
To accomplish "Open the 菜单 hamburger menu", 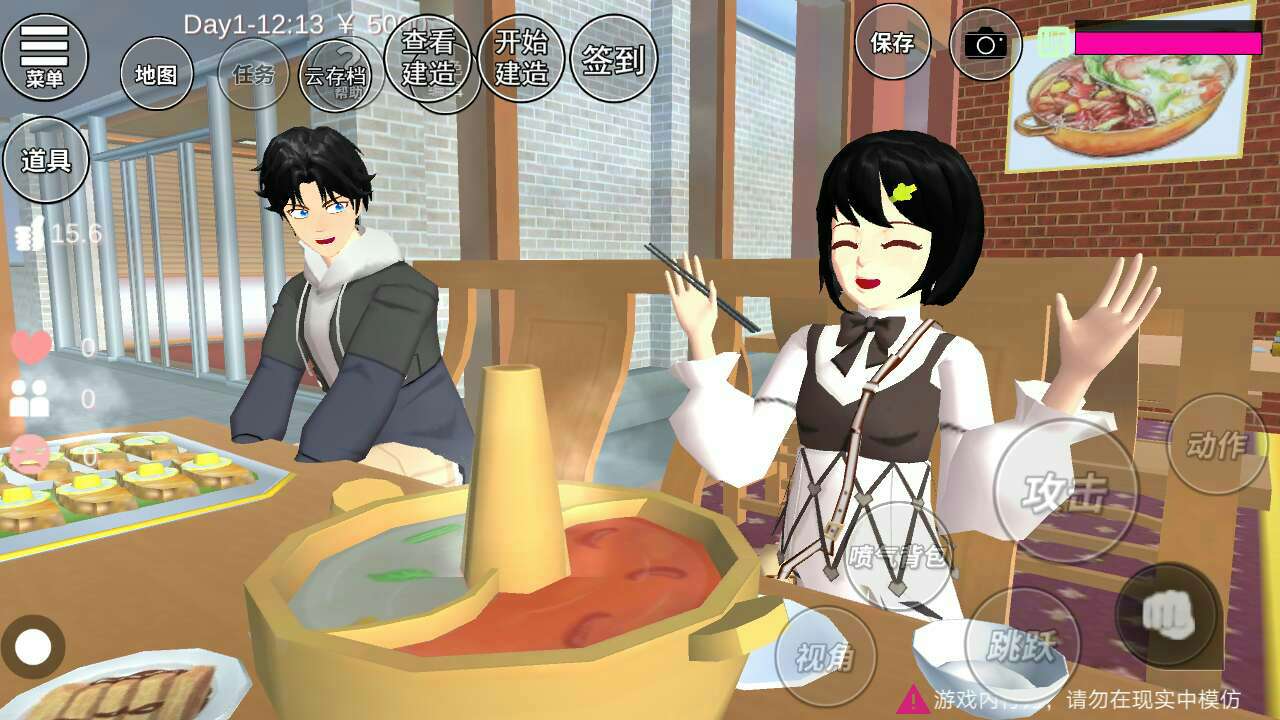I will pyautogui.click(x=45, y=56).
